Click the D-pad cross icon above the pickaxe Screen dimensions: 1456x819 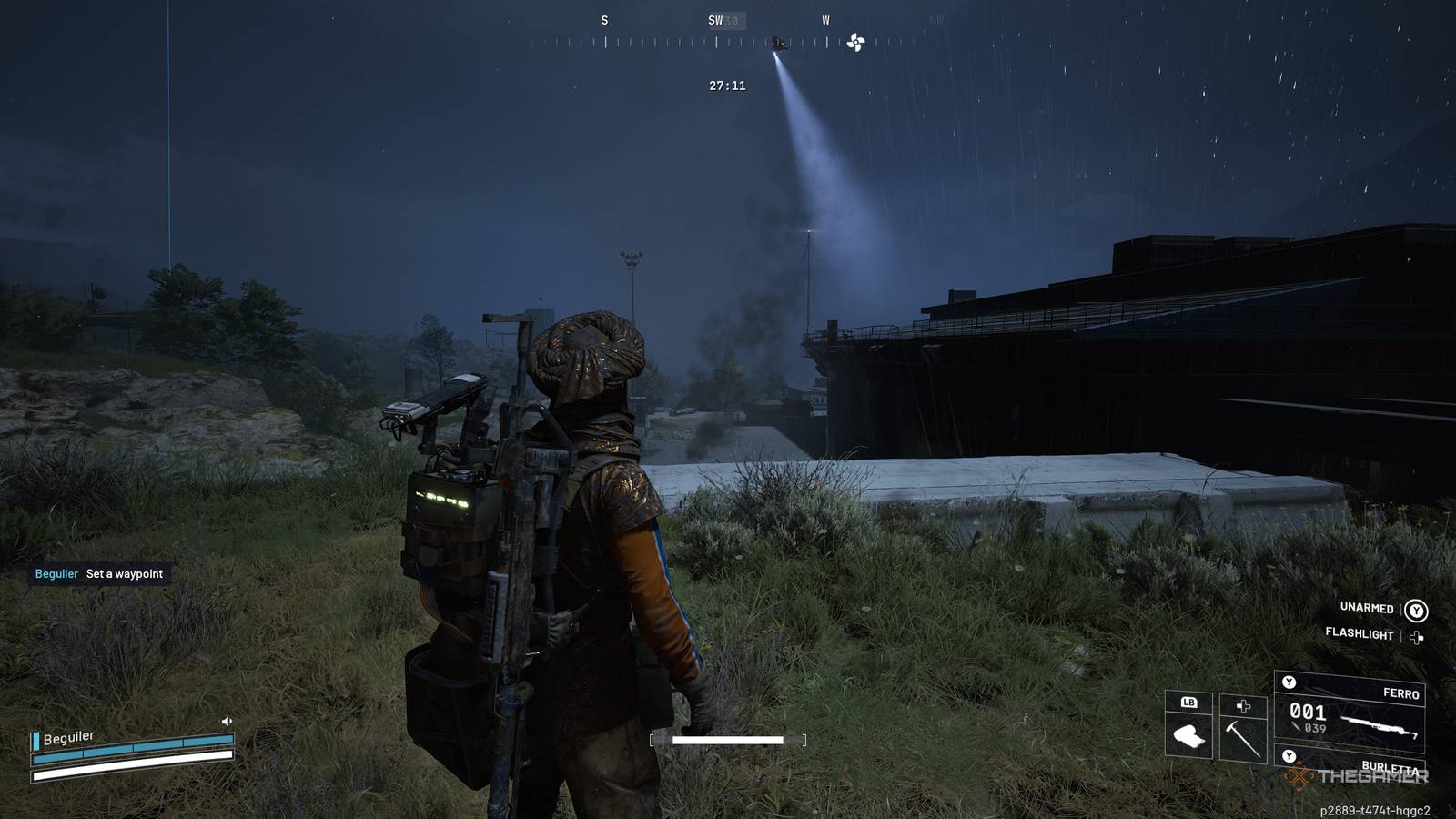[x=1243, y=707]
